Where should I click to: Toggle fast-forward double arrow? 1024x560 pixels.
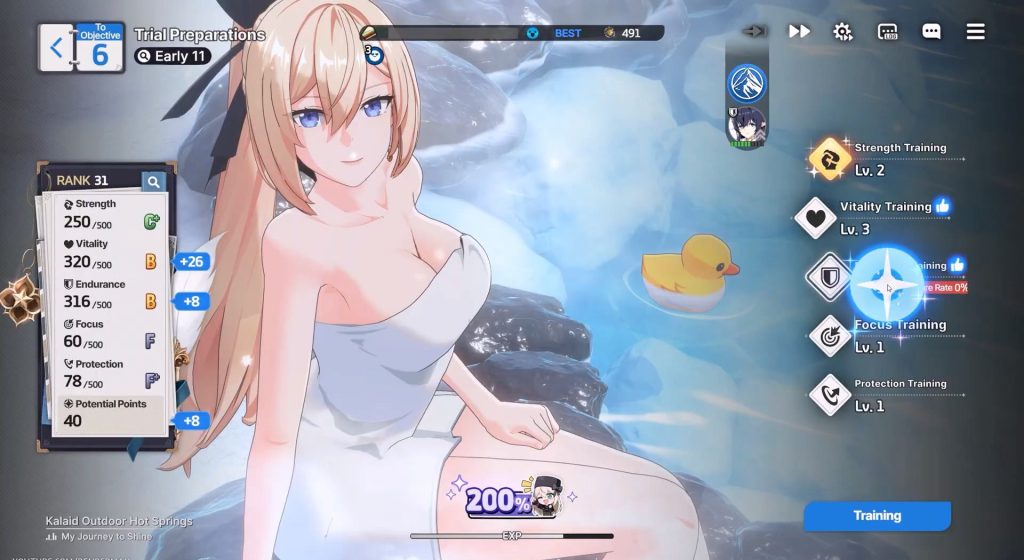[x=799, y=31]
